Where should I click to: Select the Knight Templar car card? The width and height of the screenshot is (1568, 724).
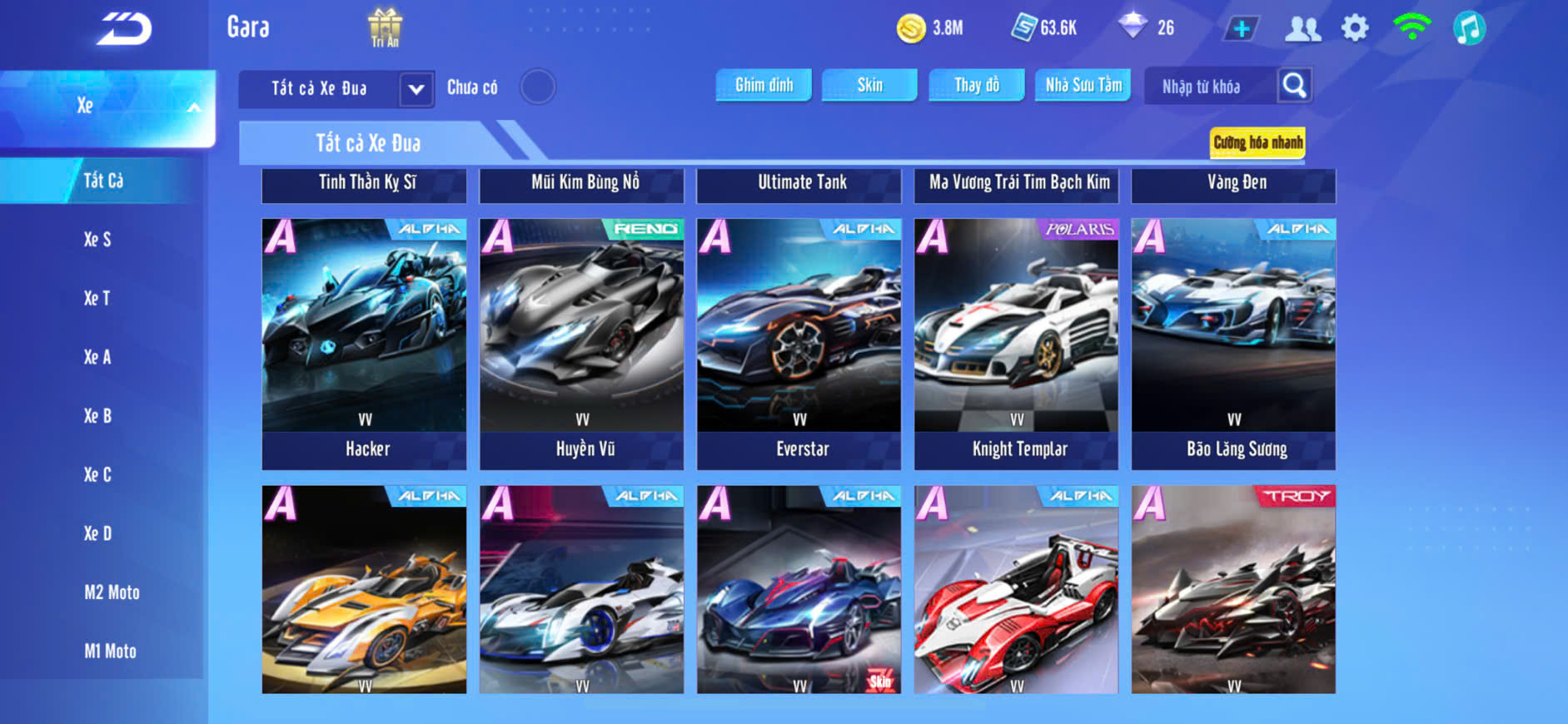click(x=1016, y=343)
